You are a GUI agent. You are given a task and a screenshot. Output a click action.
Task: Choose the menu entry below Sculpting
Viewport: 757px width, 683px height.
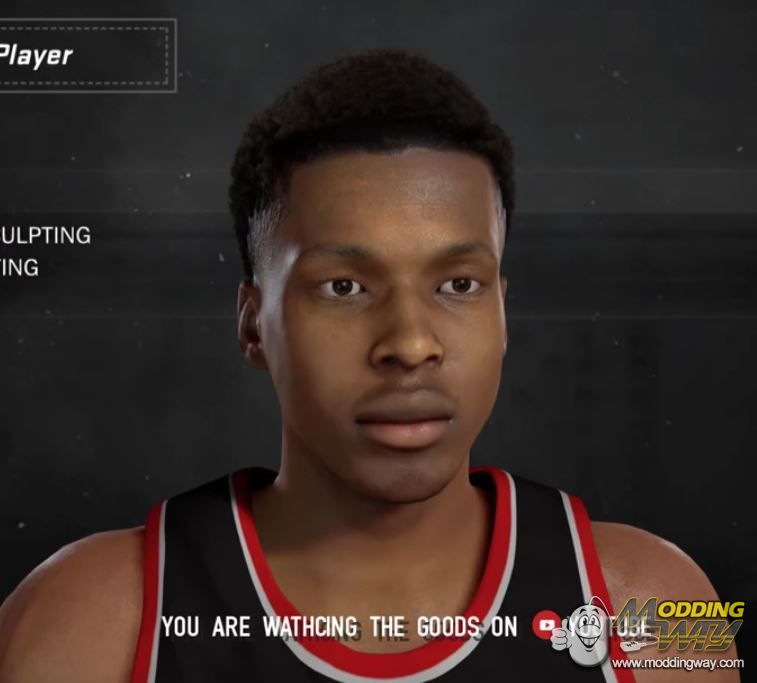(20, 267)
